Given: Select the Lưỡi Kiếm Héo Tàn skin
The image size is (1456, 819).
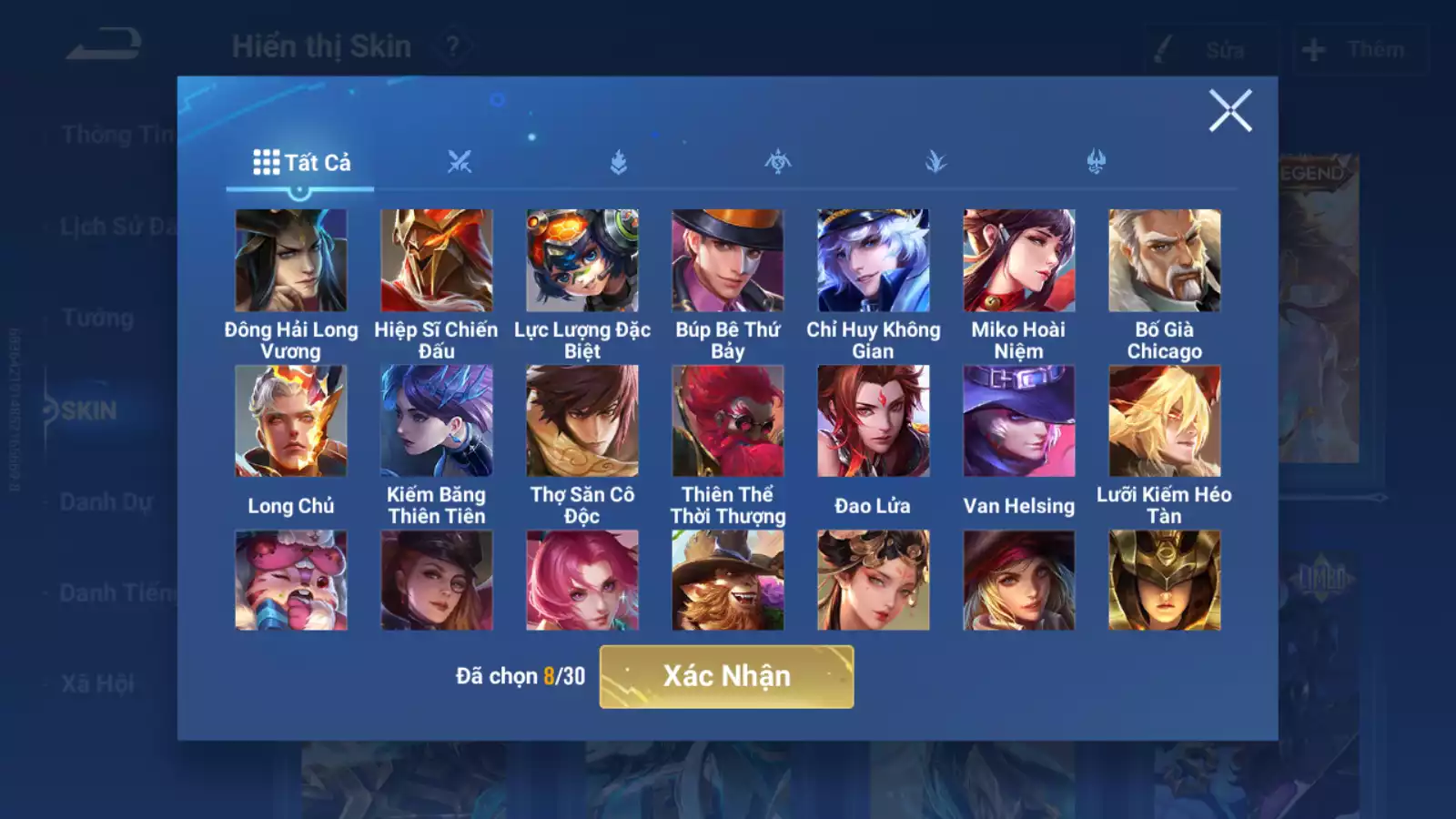Looking at the screenshot, I should (x=1164, y=421).
